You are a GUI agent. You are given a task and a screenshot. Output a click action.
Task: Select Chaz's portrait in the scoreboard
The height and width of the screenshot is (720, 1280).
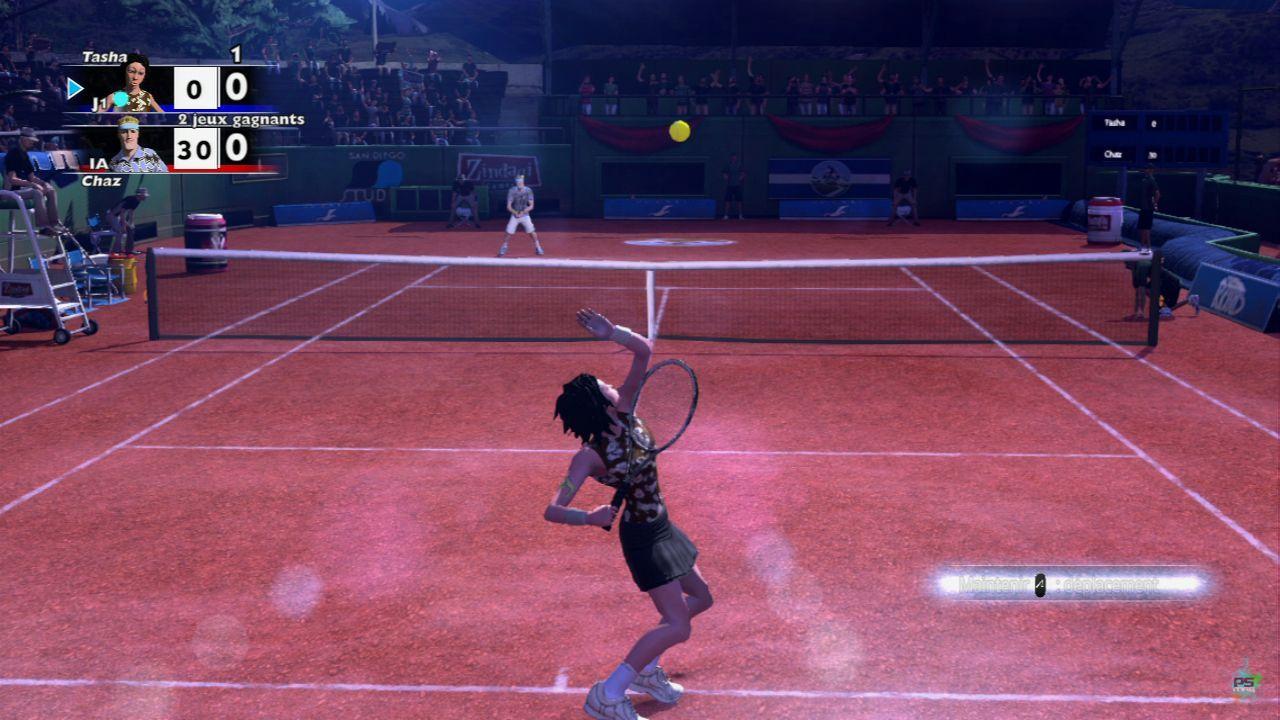pyautogui.click(x=134, y=146)
